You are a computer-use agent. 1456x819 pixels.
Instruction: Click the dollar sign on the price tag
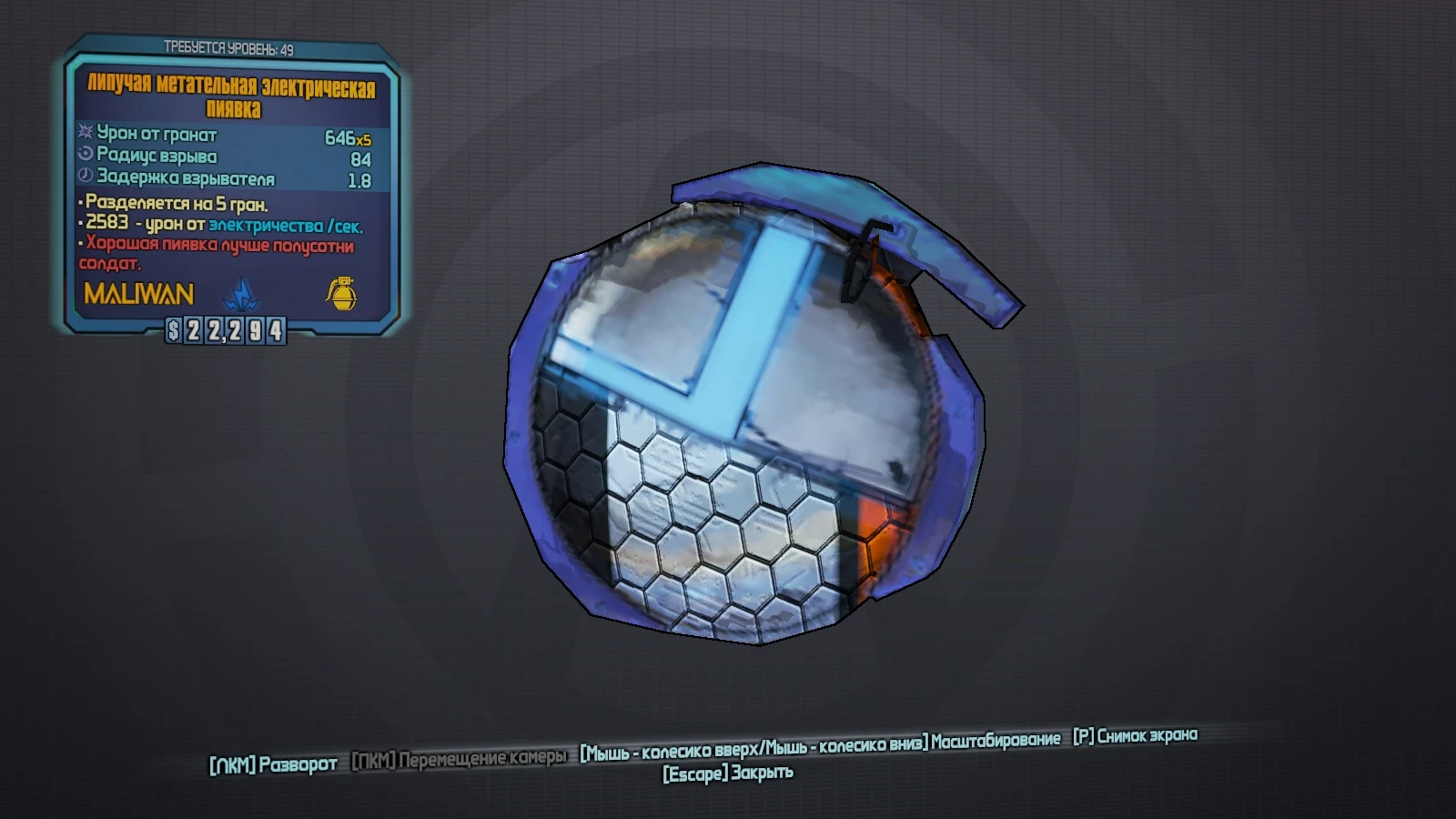point(173,333)
